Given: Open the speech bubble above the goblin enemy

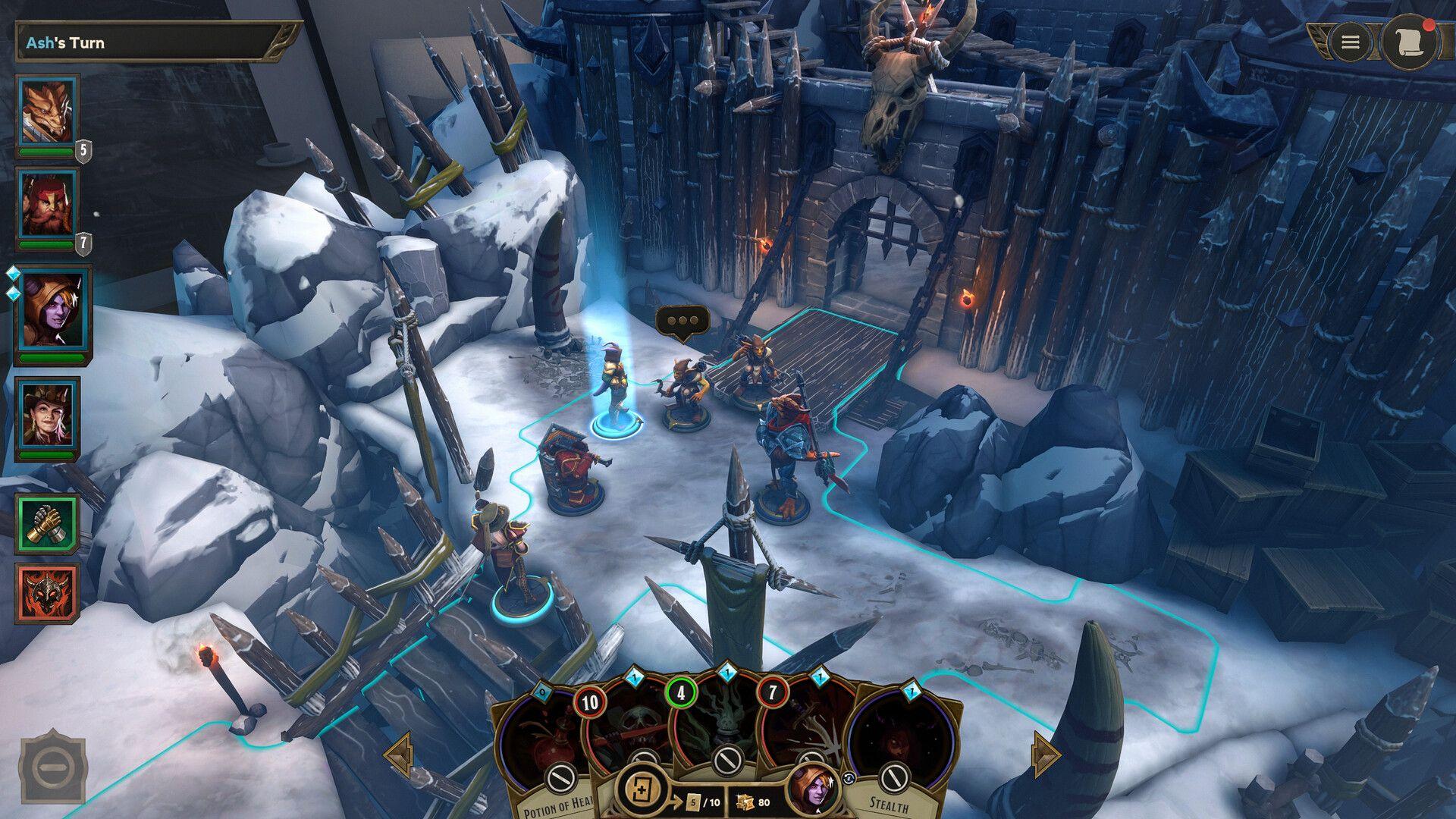Looking at the screenshot, I should tap(682, 320).
